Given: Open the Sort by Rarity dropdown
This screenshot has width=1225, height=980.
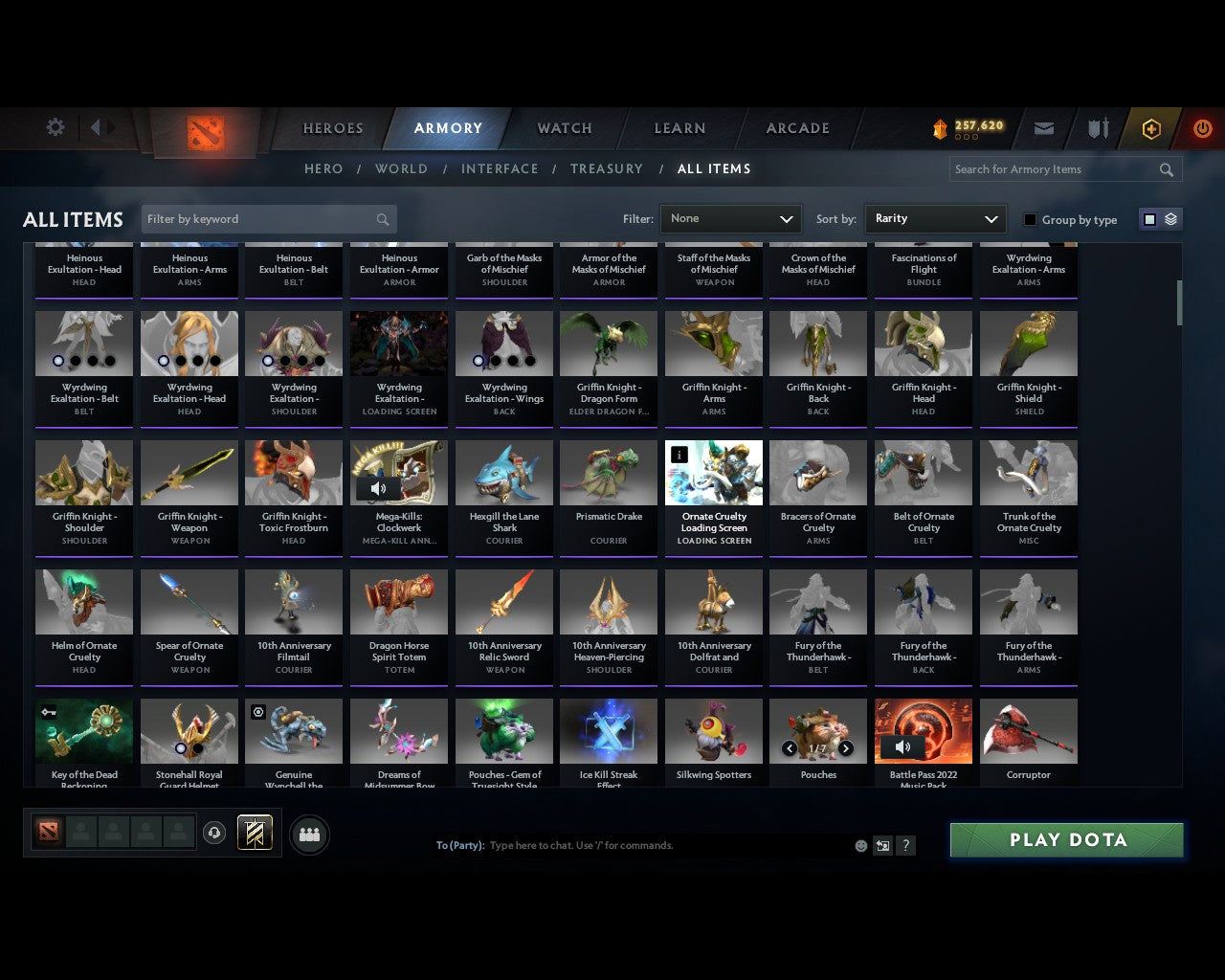Looking at the screenshot, I should click(935, 218).
